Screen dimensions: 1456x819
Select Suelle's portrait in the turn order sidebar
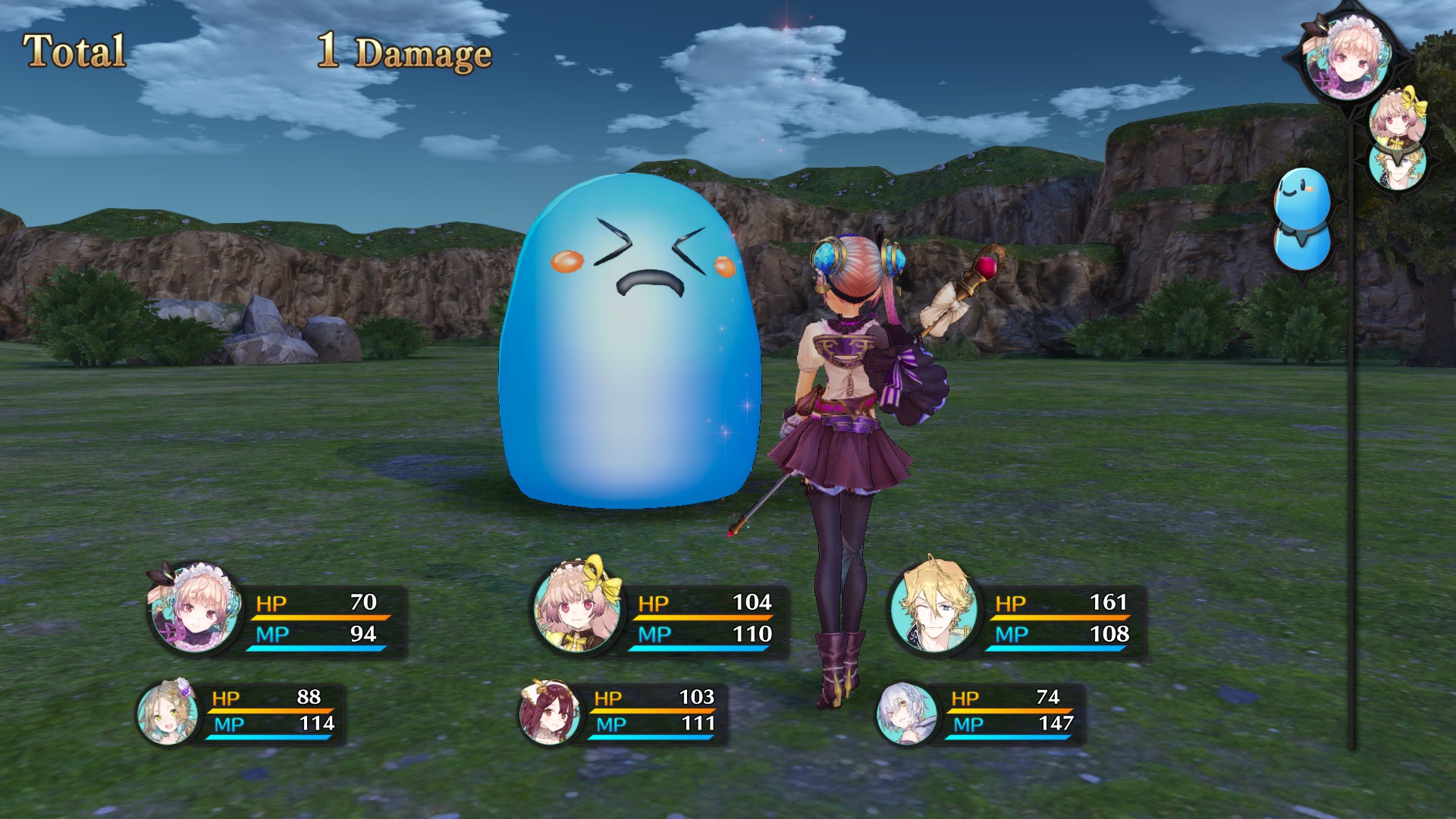pyautogui.click(x=1397, y=120)
